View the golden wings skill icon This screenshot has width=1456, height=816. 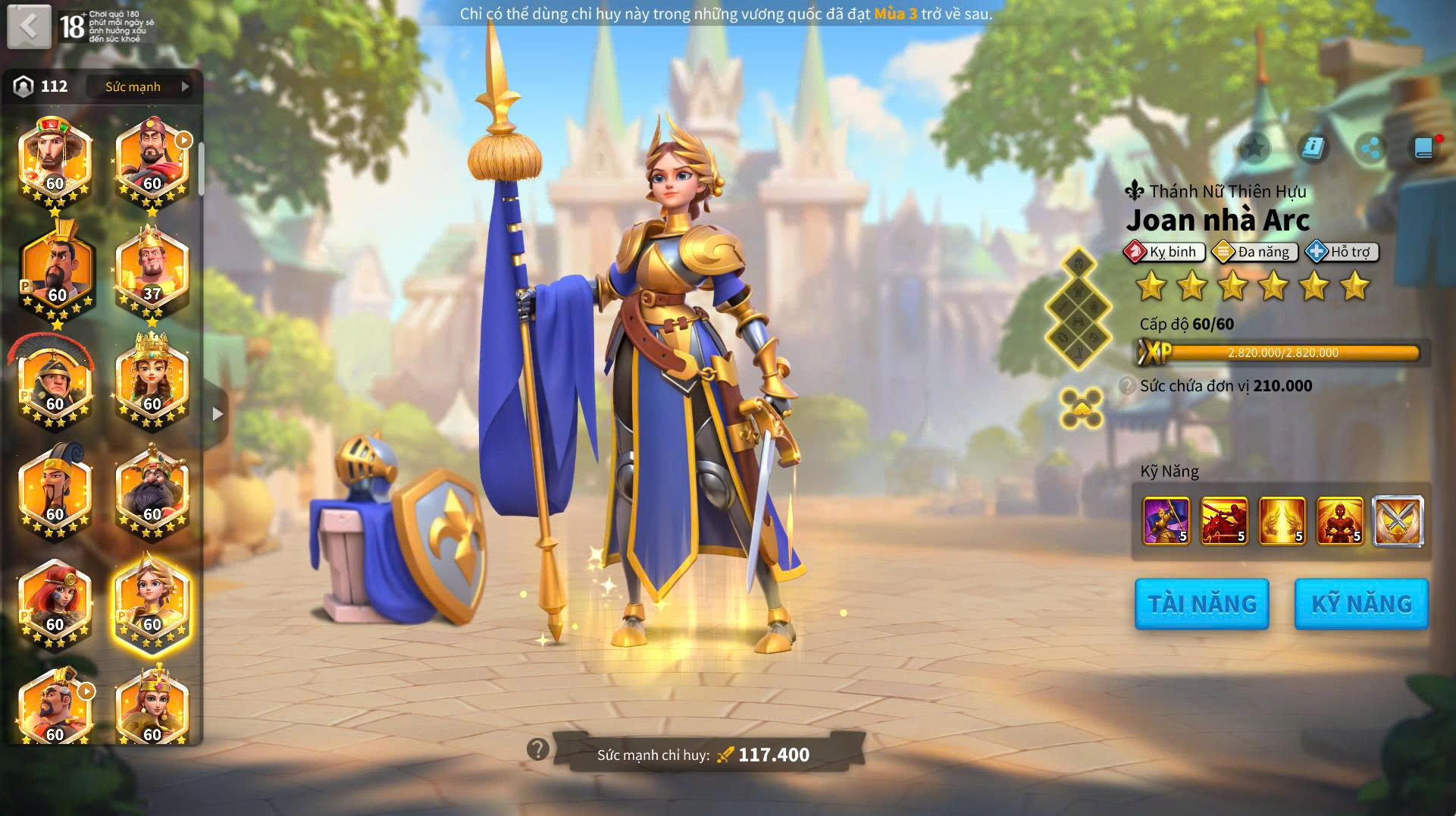1282,521
